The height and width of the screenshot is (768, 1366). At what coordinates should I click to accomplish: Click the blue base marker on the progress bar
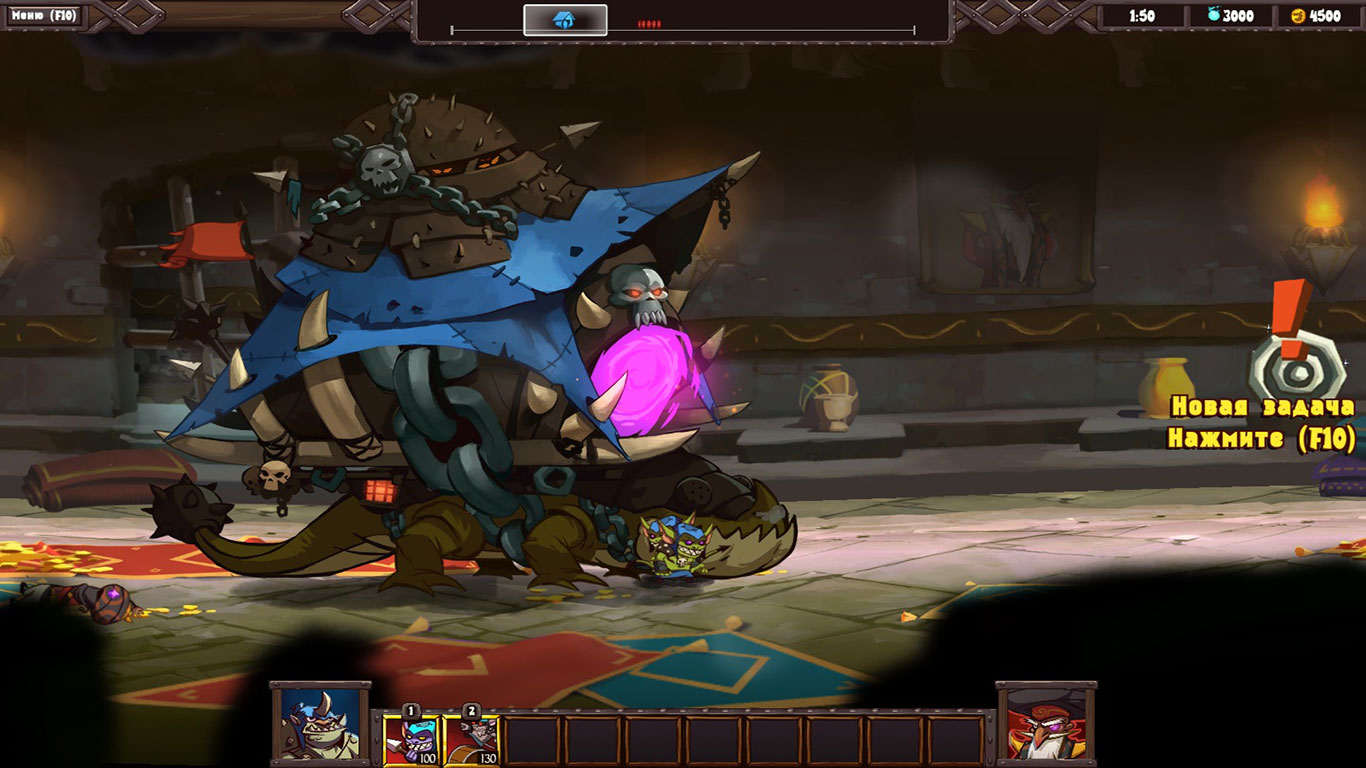point(565,20)
